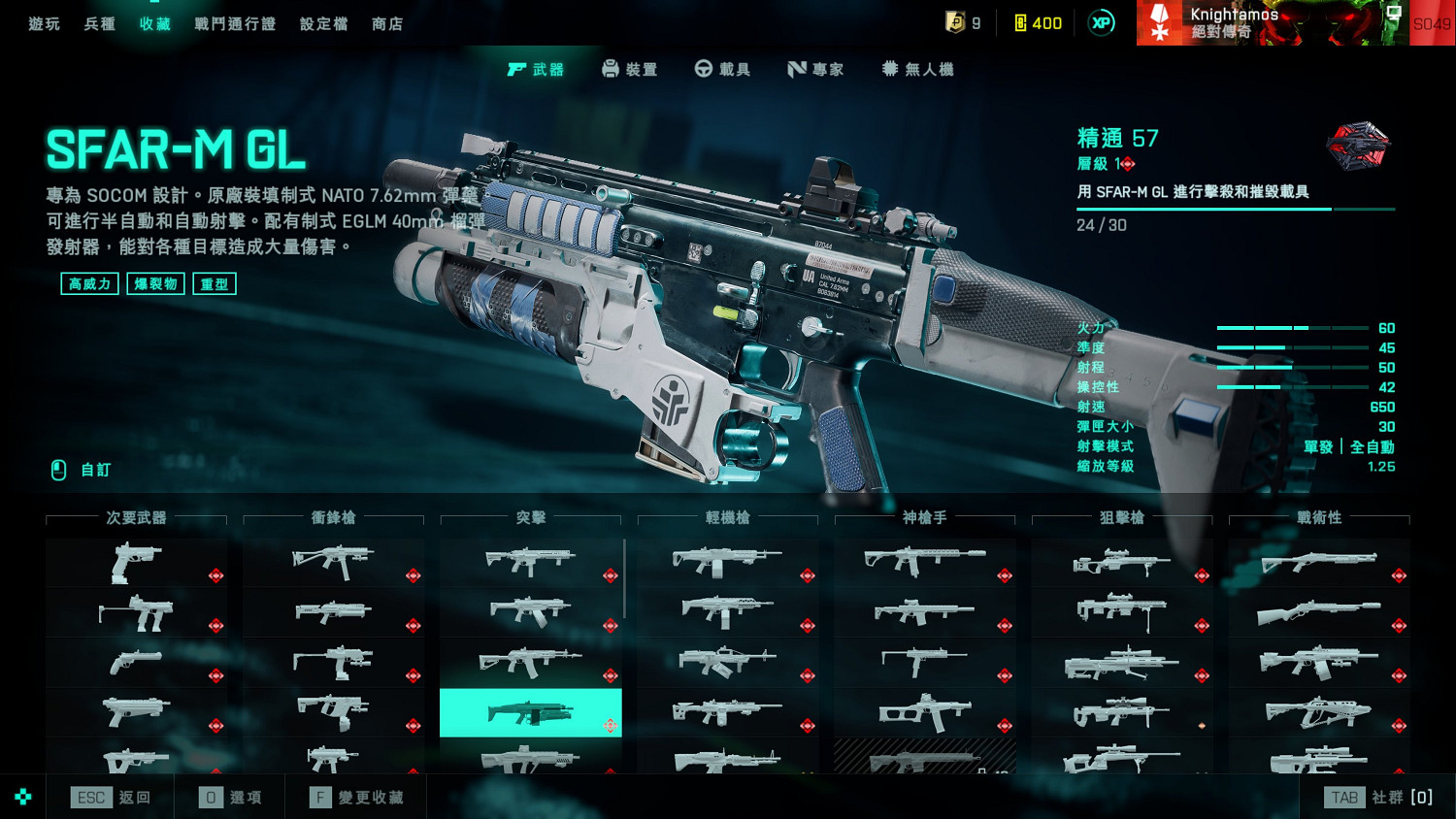Choose the first pistol under 次要武器
The image size is (1456, 819).
click(136, 563)
